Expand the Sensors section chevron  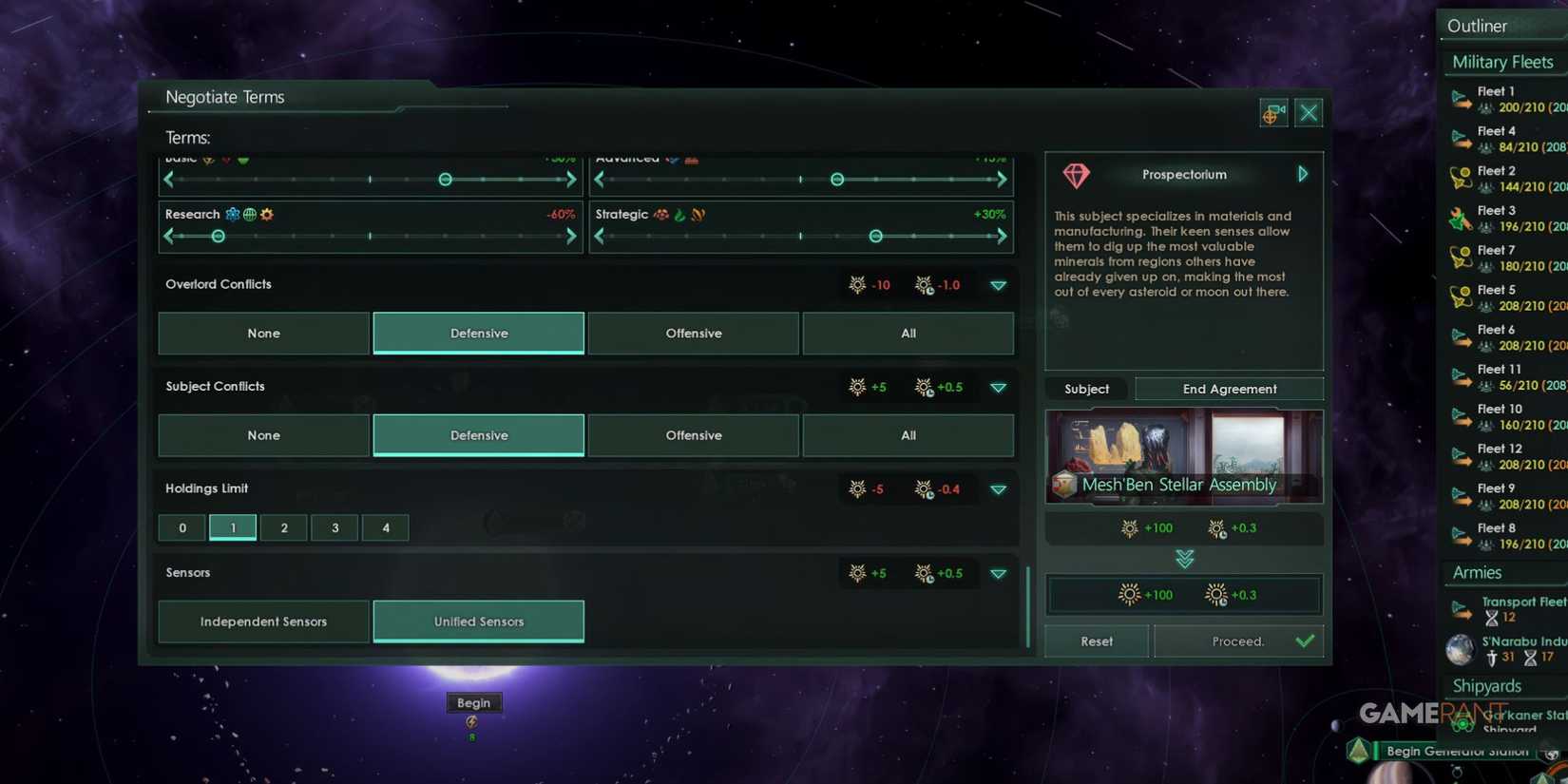(999, 573)
